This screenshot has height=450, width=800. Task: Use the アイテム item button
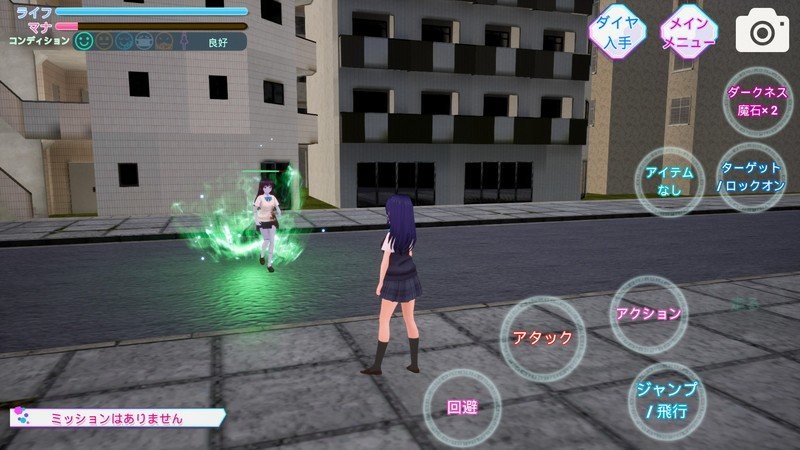[x=670, y=180]
